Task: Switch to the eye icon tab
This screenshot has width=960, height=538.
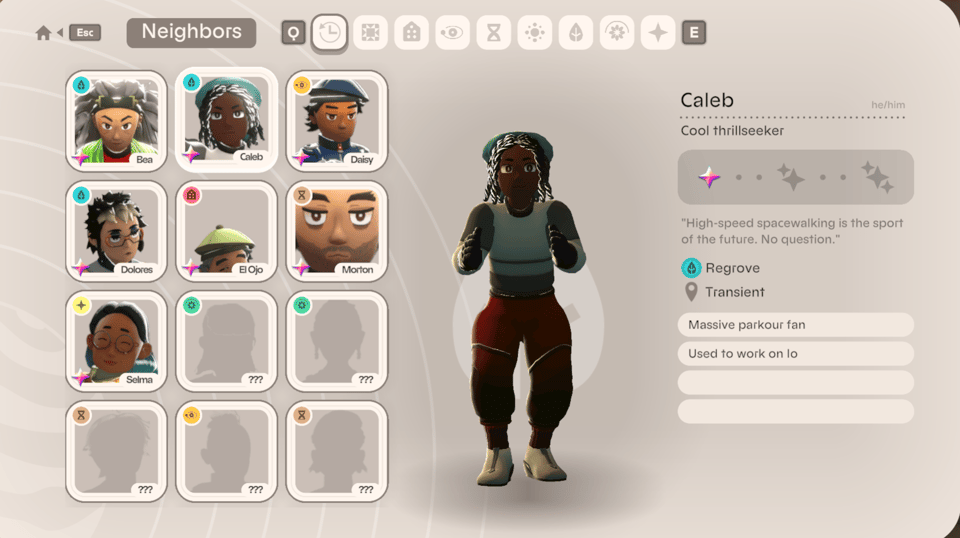Action: point(452,33)
